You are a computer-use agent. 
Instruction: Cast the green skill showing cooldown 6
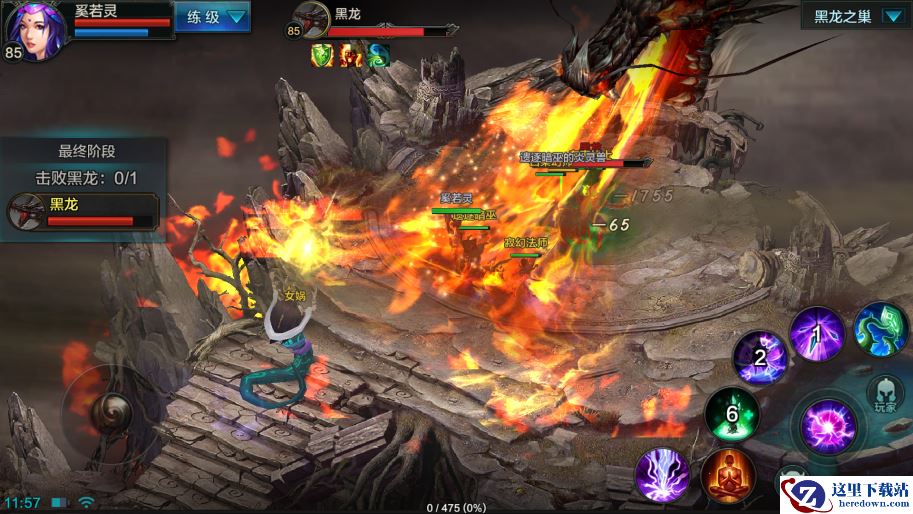click(731, 413)
